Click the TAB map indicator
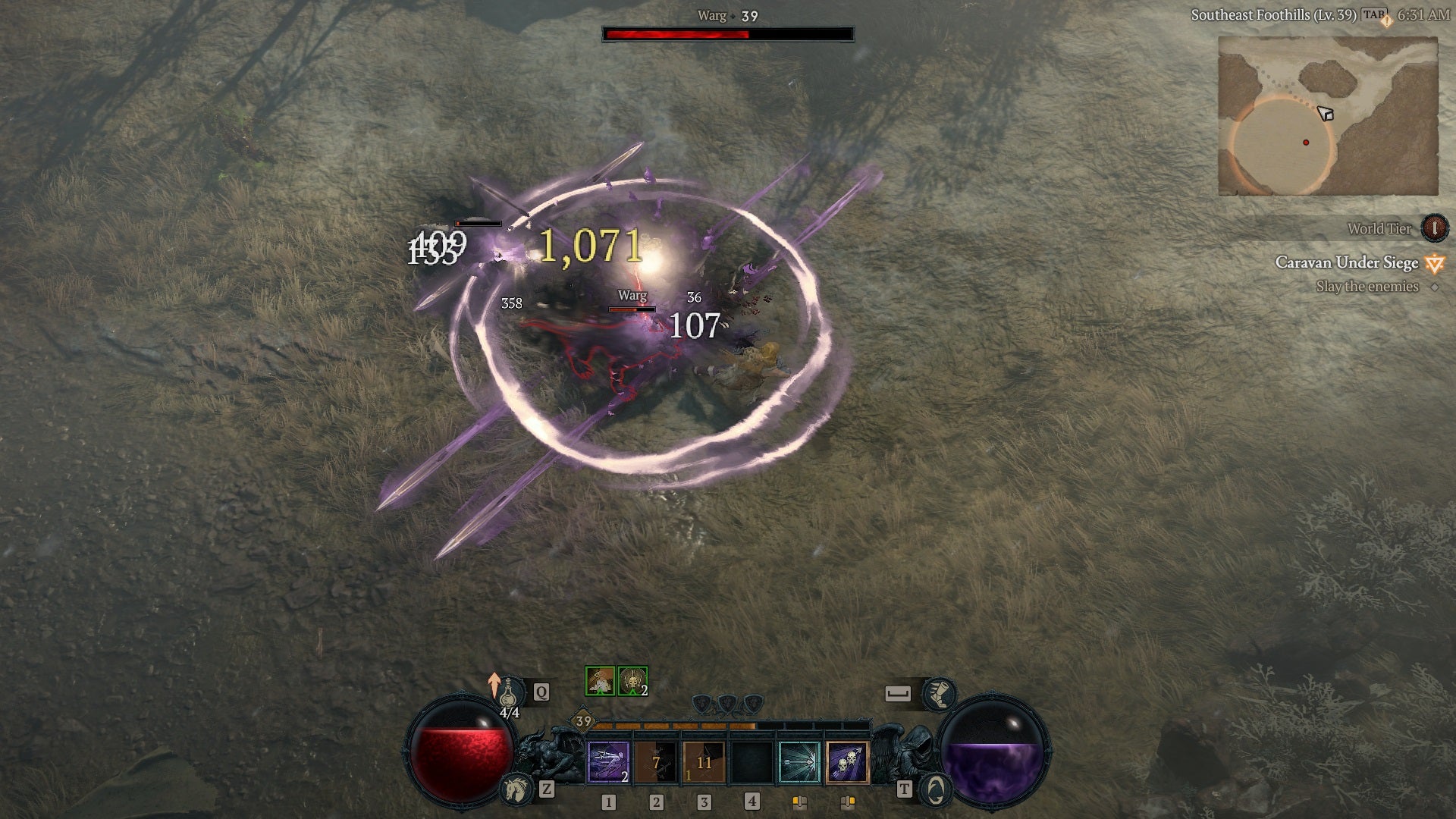The height and width of the screenshot is (819, 1456). coord(1373,14)
